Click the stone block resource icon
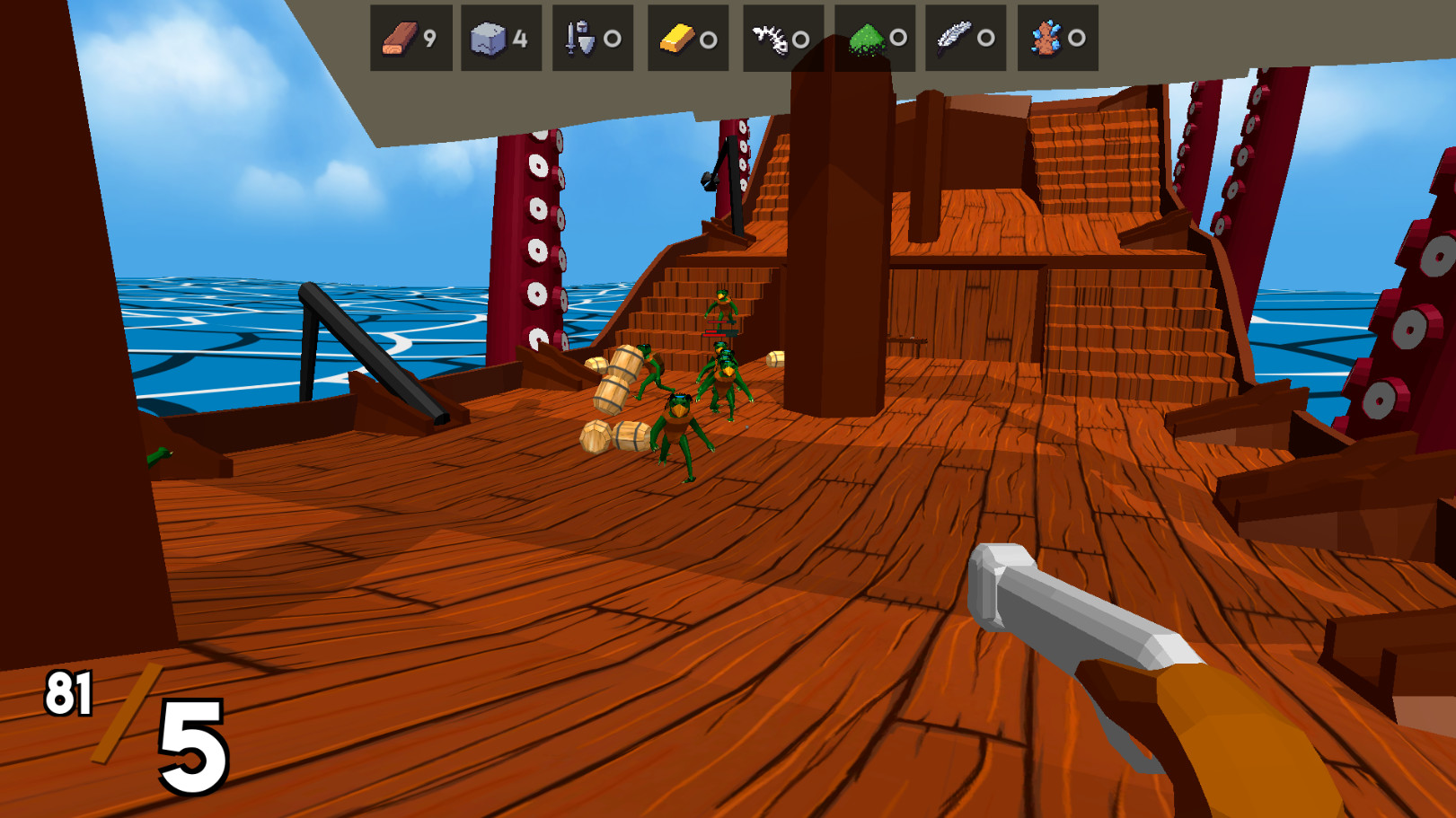 click(488, 38)
